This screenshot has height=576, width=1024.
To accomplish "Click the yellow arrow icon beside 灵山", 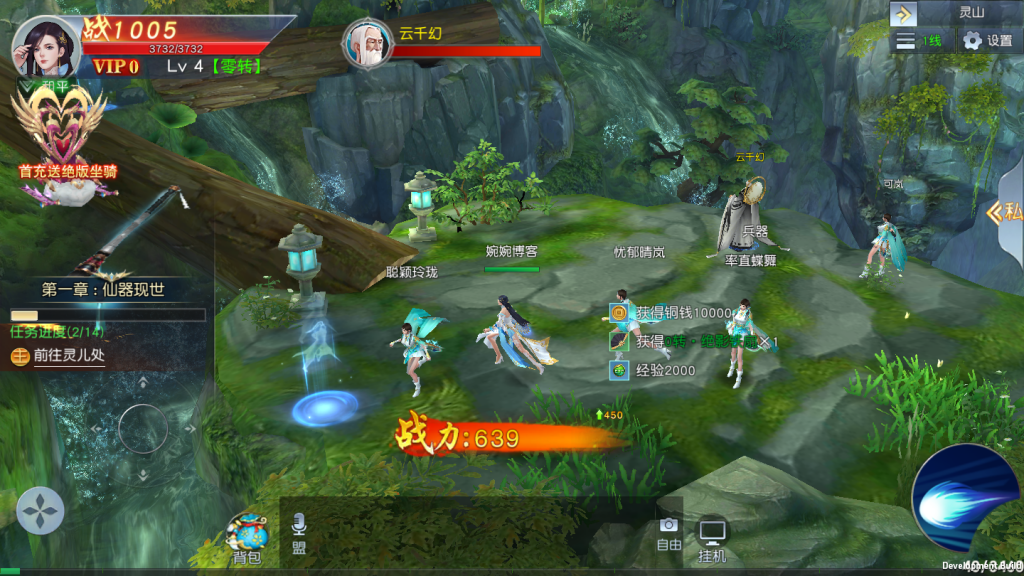I will coord(904,14).
